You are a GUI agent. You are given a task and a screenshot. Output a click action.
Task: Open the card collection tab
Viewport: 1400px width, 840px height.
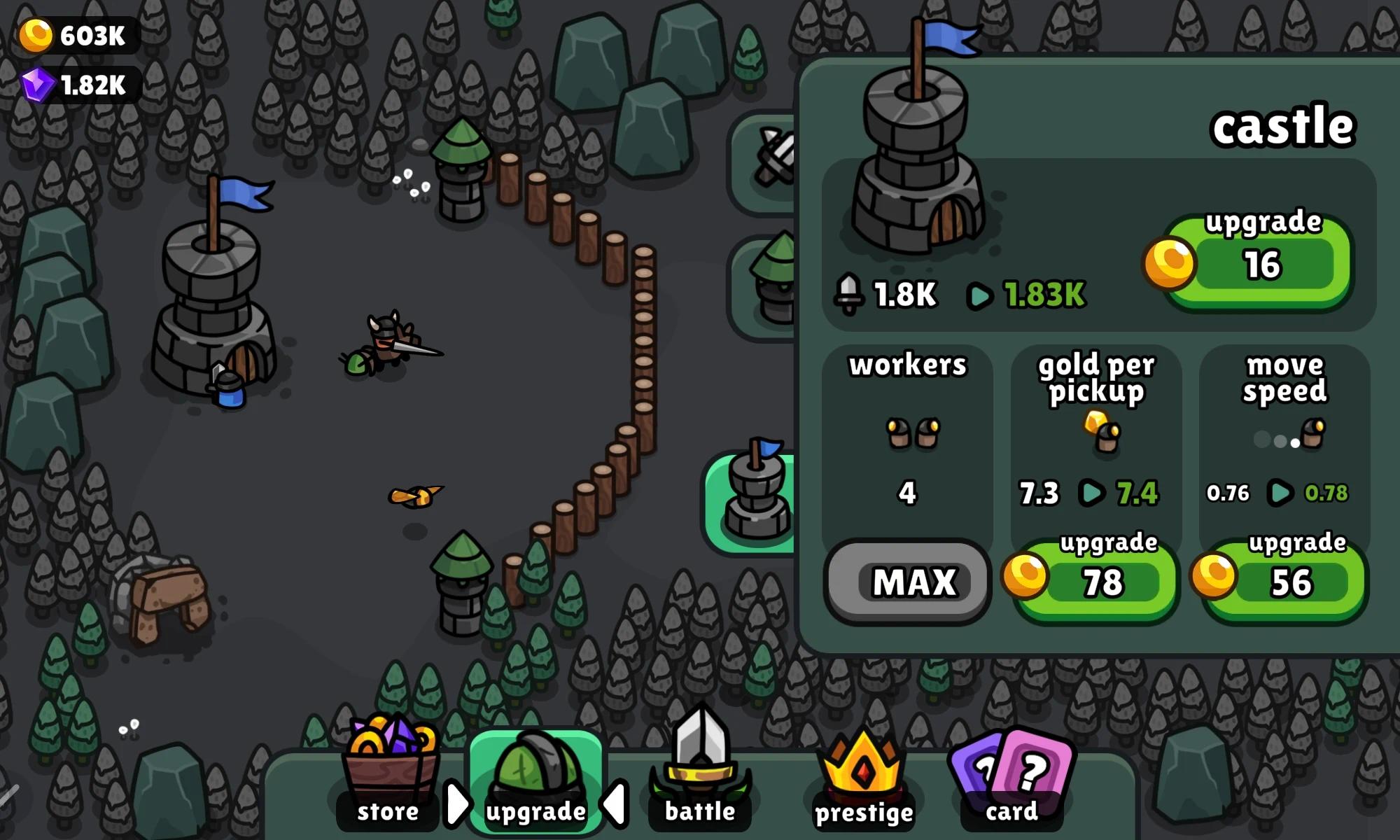pyautogui.click(x=1012, y=777)
